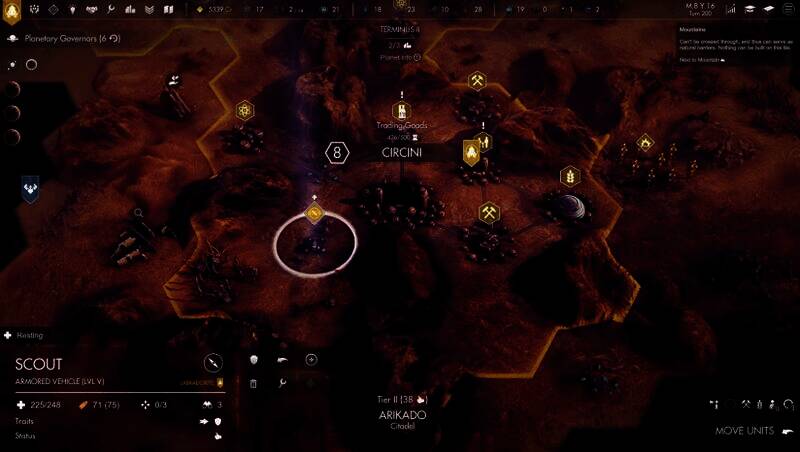Open the diplomacy handshake screen
800x452 pixels.
click(90, 9)
